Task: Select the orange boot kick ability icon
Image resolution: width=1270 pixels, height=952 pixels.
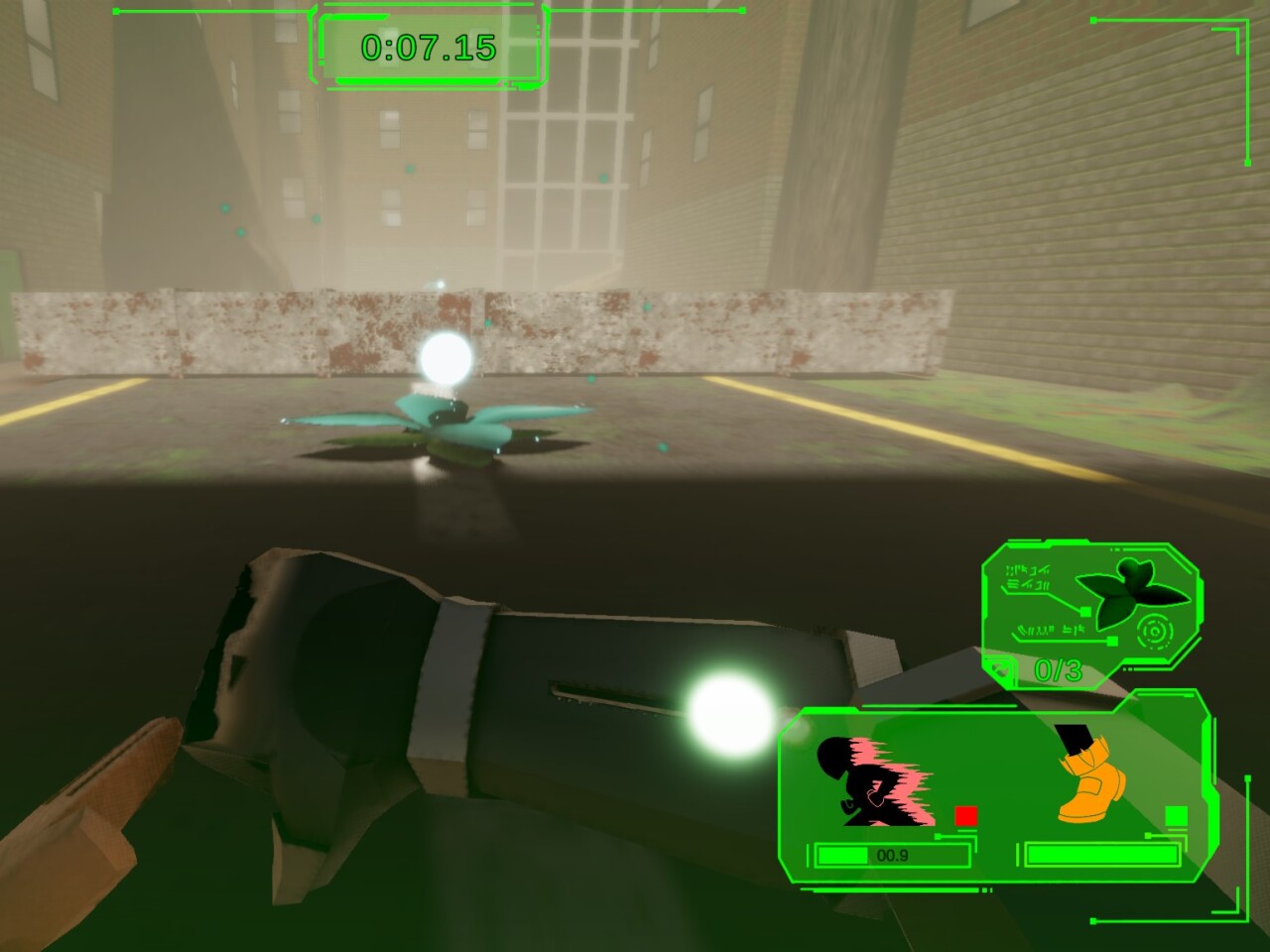Action: tap(1090, 776)
